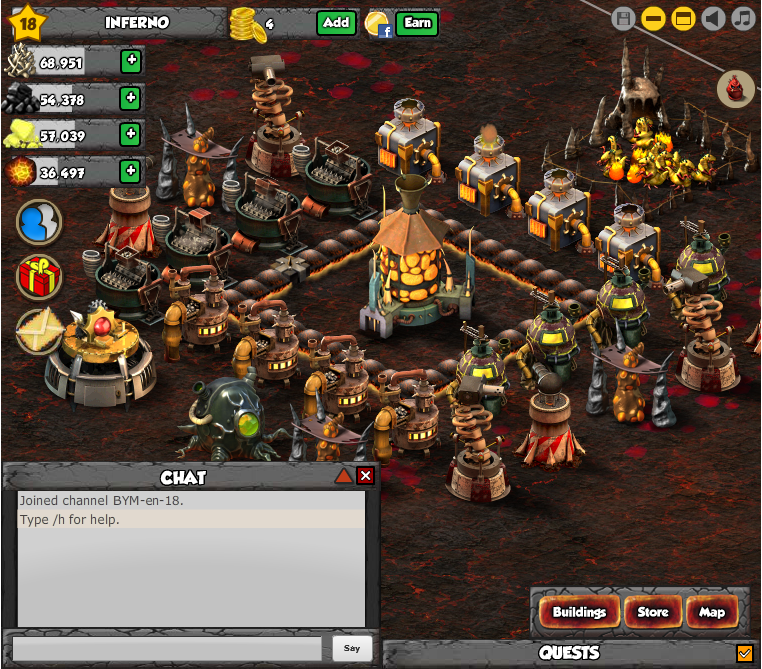Add more bone resource with its plus button

130,61
